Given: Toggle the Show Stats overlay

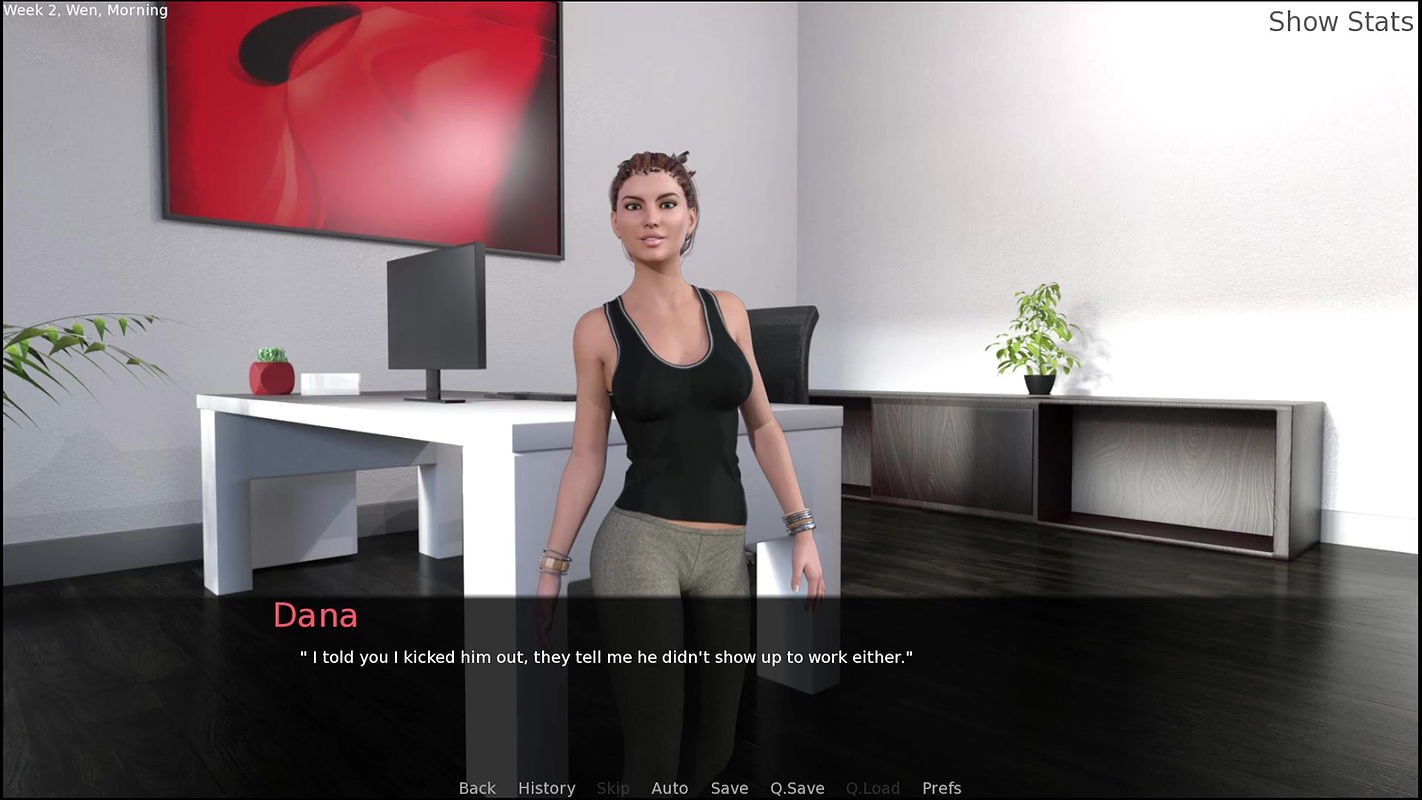Looking at the screenshot, I should click(1340, 21).
